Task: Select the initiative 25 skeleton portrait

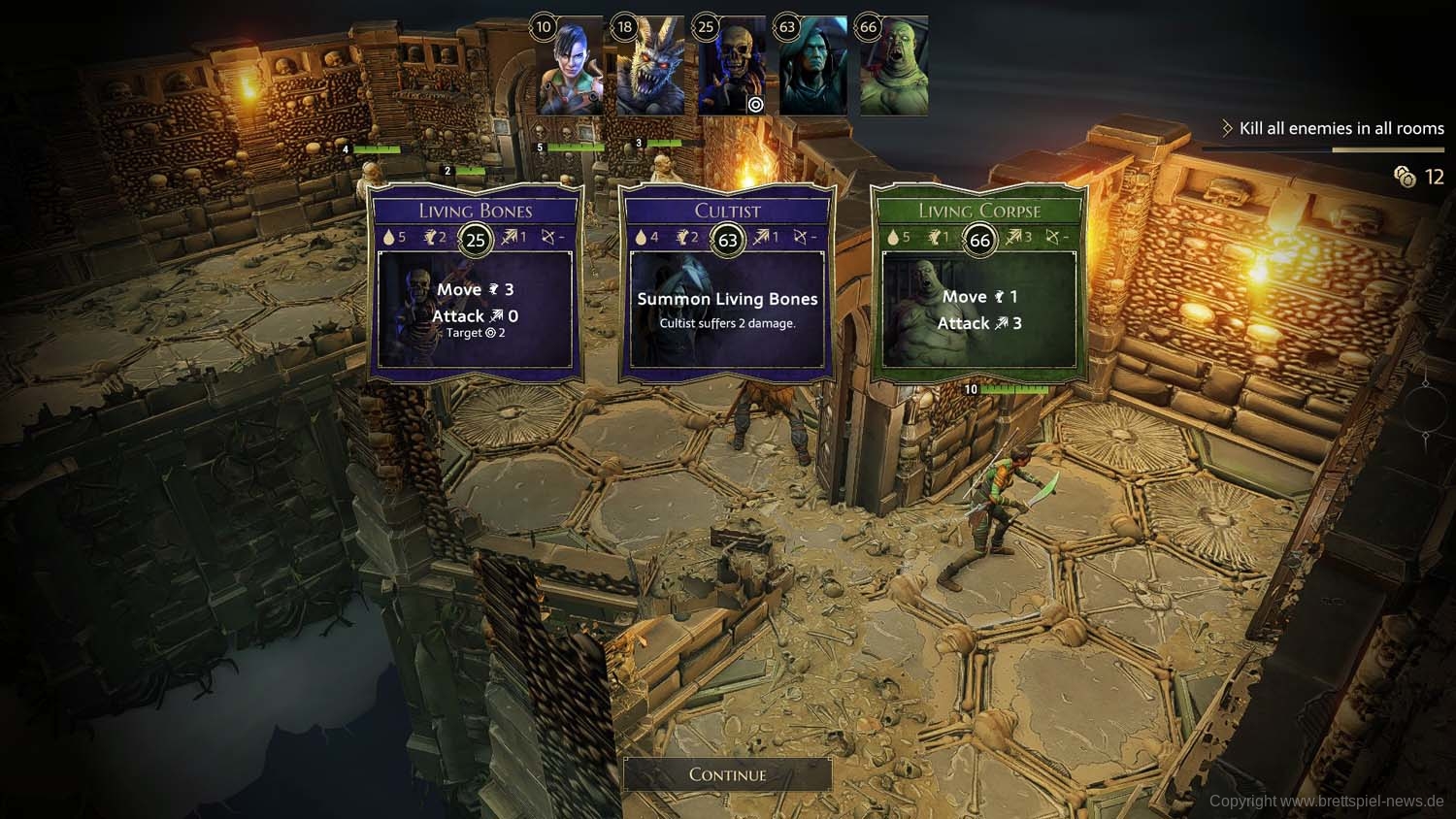Action: (x=732, y=68)
